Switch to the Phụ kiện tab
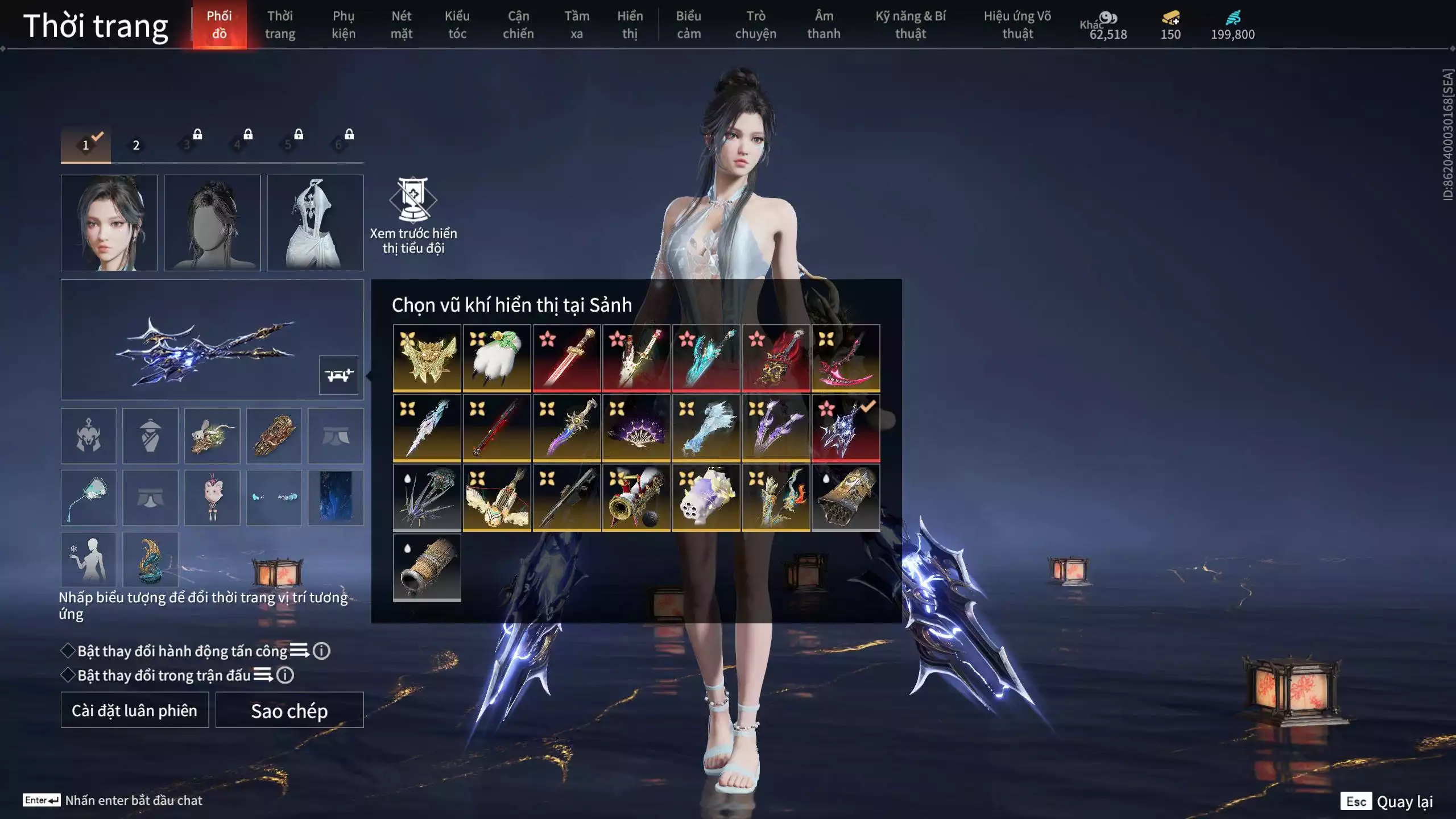1456x819 pixels. click(x=344, y=24)
